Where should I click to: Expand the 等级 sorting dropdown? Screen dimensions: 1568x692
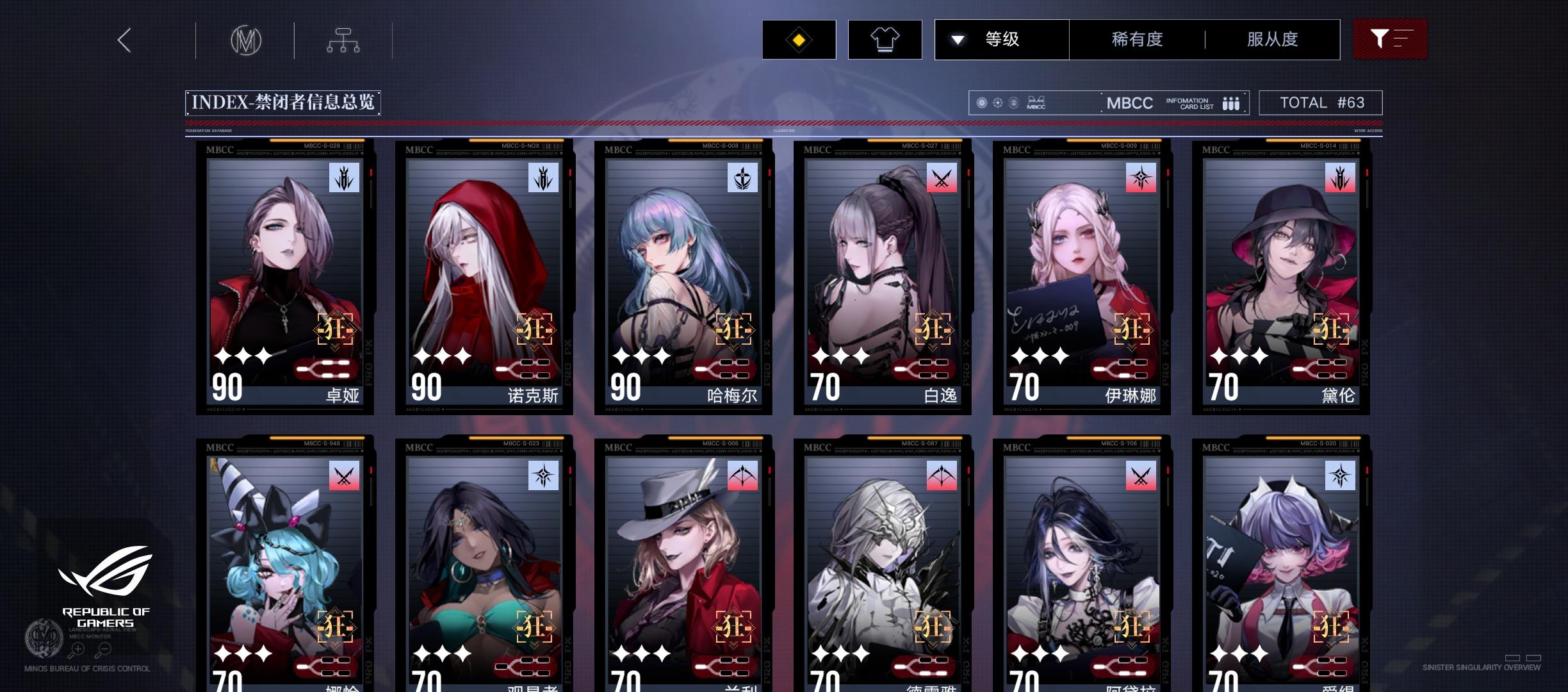coord(1001,39)
